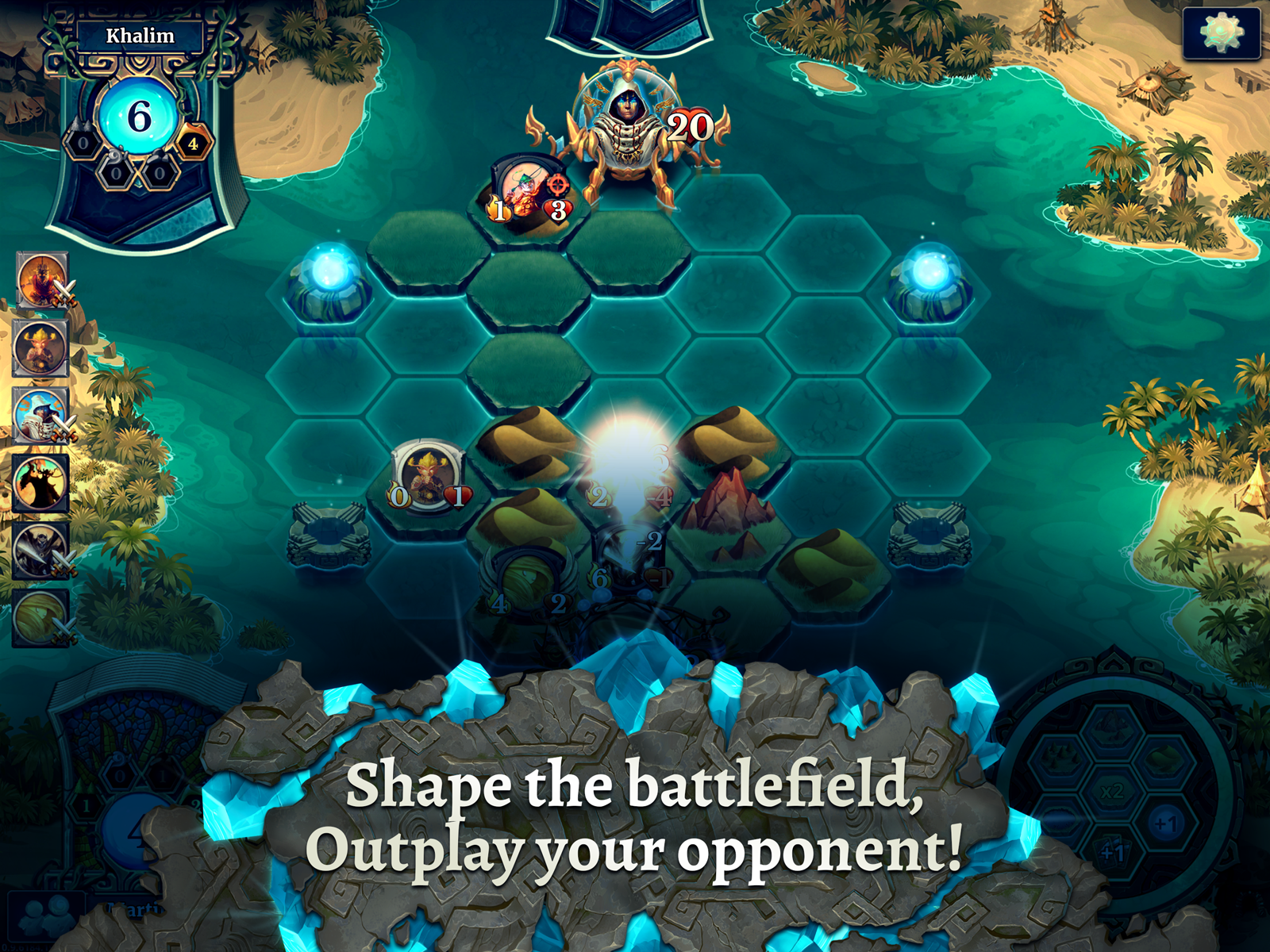Screen dimensions: 1270x952
Task: Choose the +1 faeria option in the power wheel
Action: [x=1164, y=824]
